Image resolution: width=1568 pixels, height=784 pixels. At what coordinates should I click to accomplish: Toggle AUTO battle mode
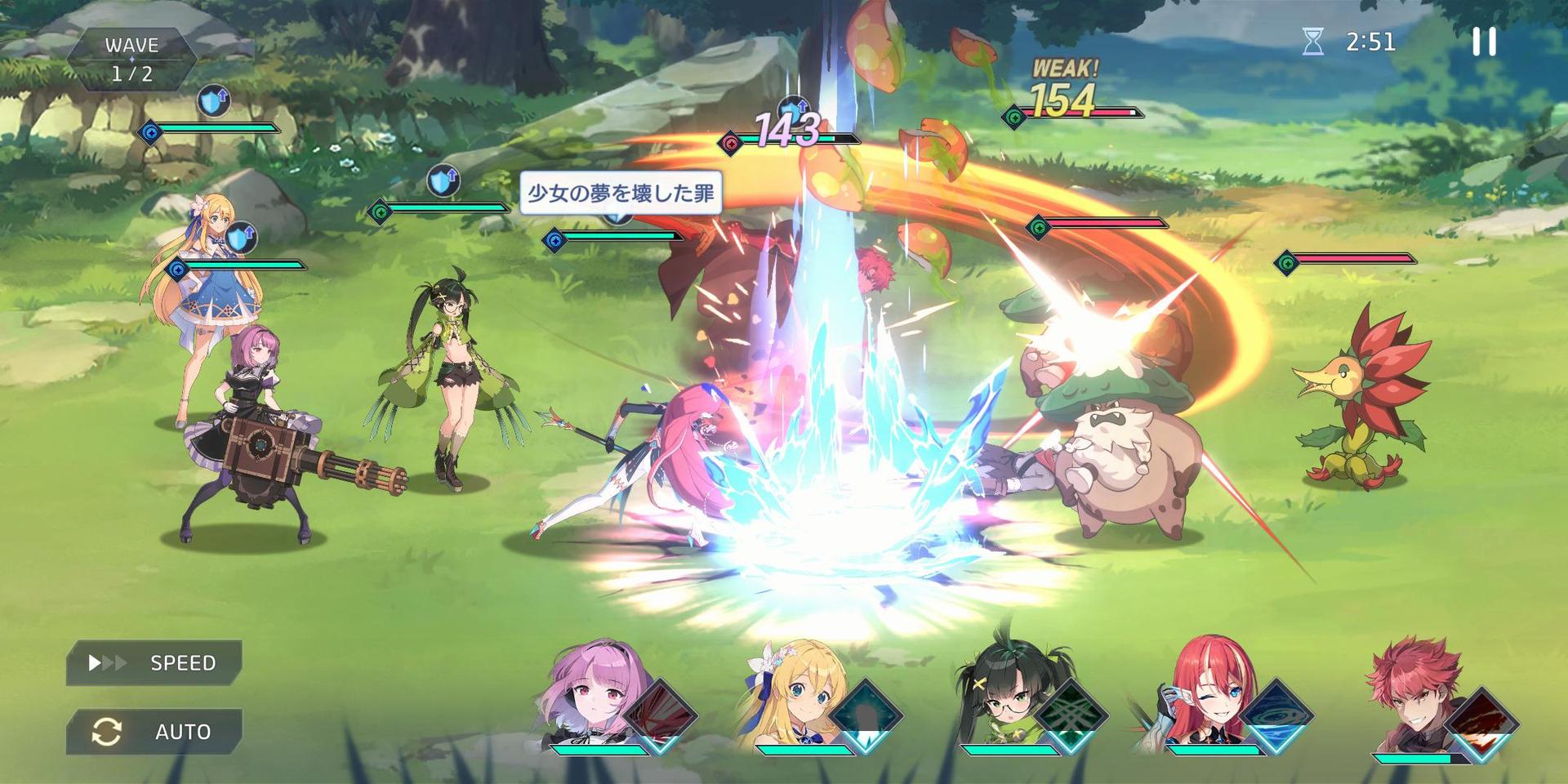(x=154, y=731)
